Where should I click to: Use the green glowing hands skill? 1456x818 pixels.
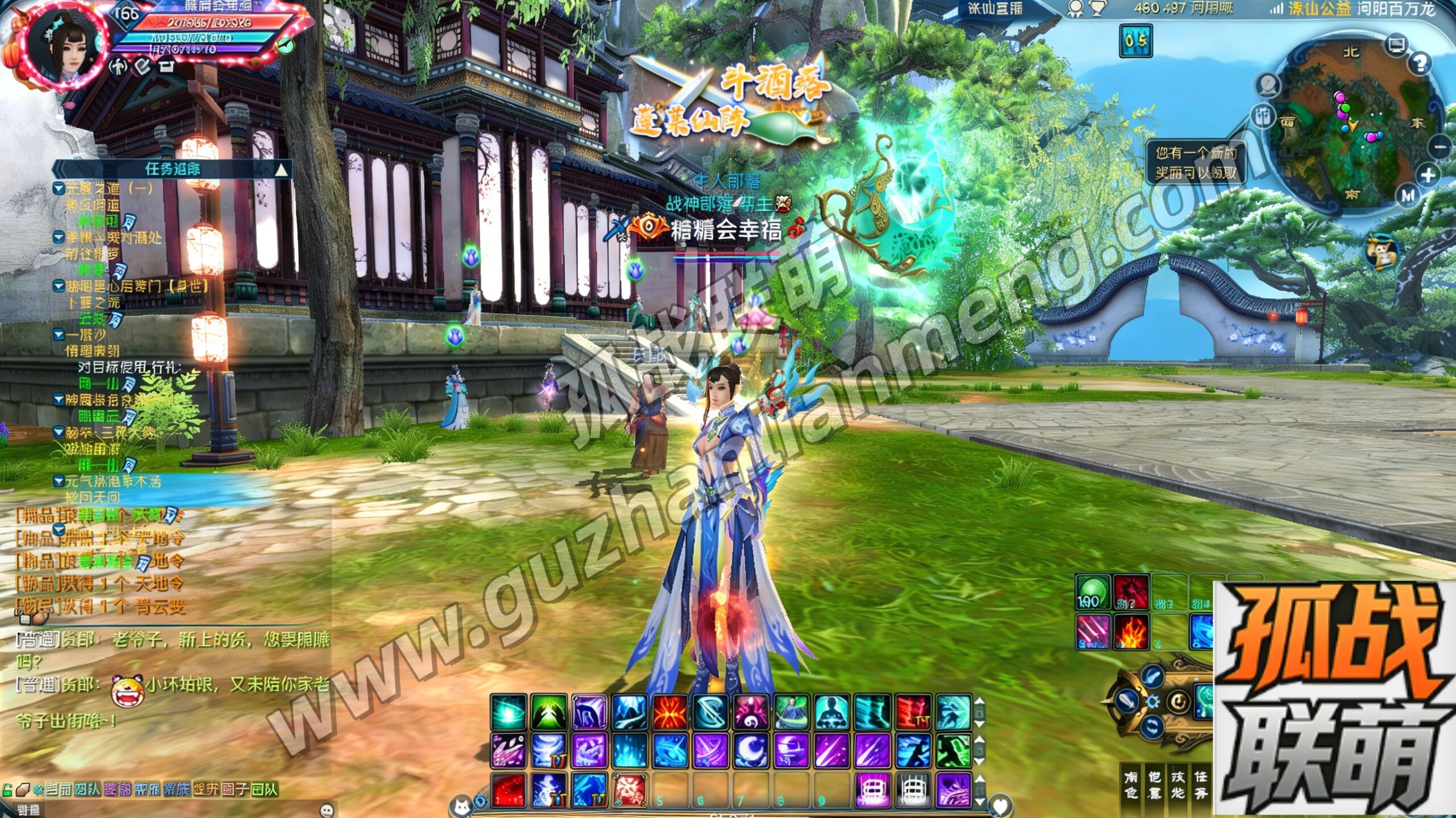tap(548, 712)
